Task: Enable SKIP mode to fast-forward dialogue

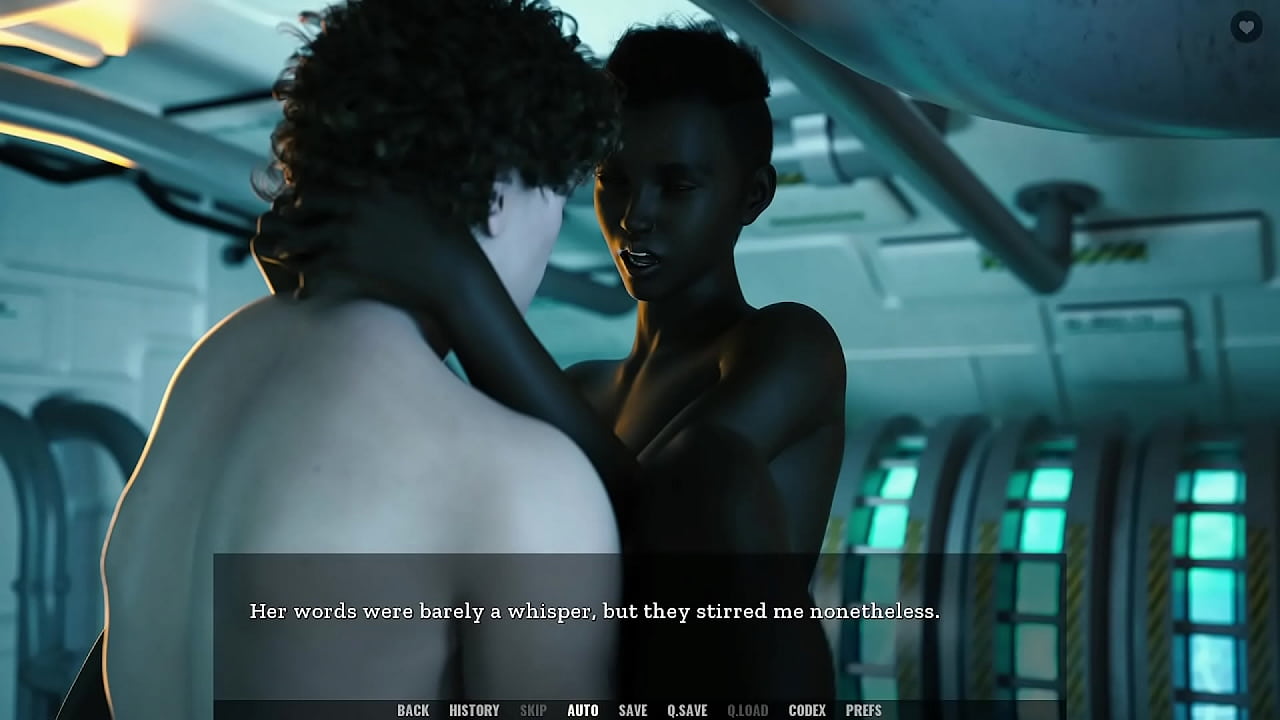Action: tap(533, 710)
